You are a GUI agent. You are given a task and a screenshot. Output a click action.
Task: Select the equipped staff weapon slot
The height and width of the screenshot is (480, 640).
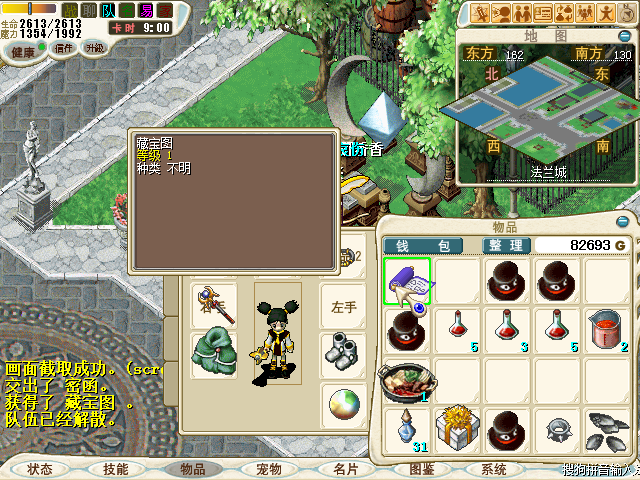tap(213, 305)
